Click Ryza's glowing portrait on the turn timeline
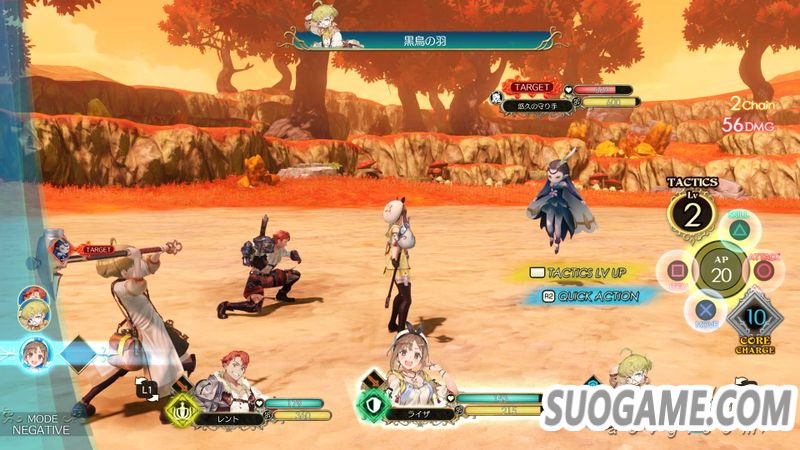Image resolution: width=800 pixels, height=450 pixels. [x=33, y=352]
